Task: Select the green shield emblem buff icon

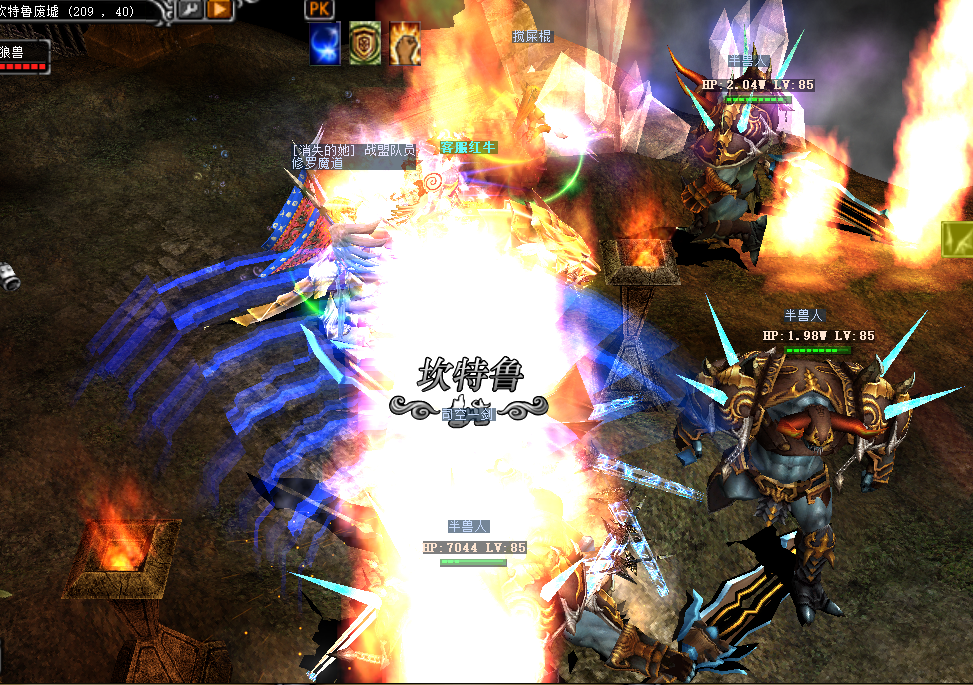Action: [363, 44]
